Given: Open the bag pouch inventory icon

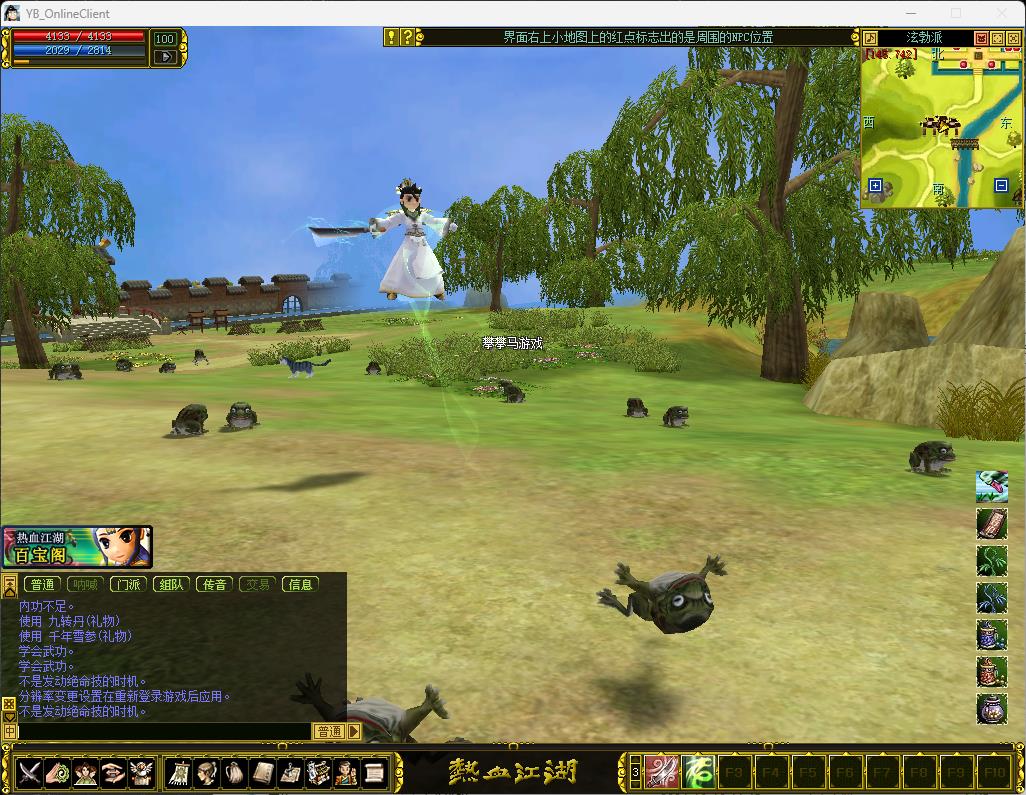Looking at the screenshot, I should point(235,772).
